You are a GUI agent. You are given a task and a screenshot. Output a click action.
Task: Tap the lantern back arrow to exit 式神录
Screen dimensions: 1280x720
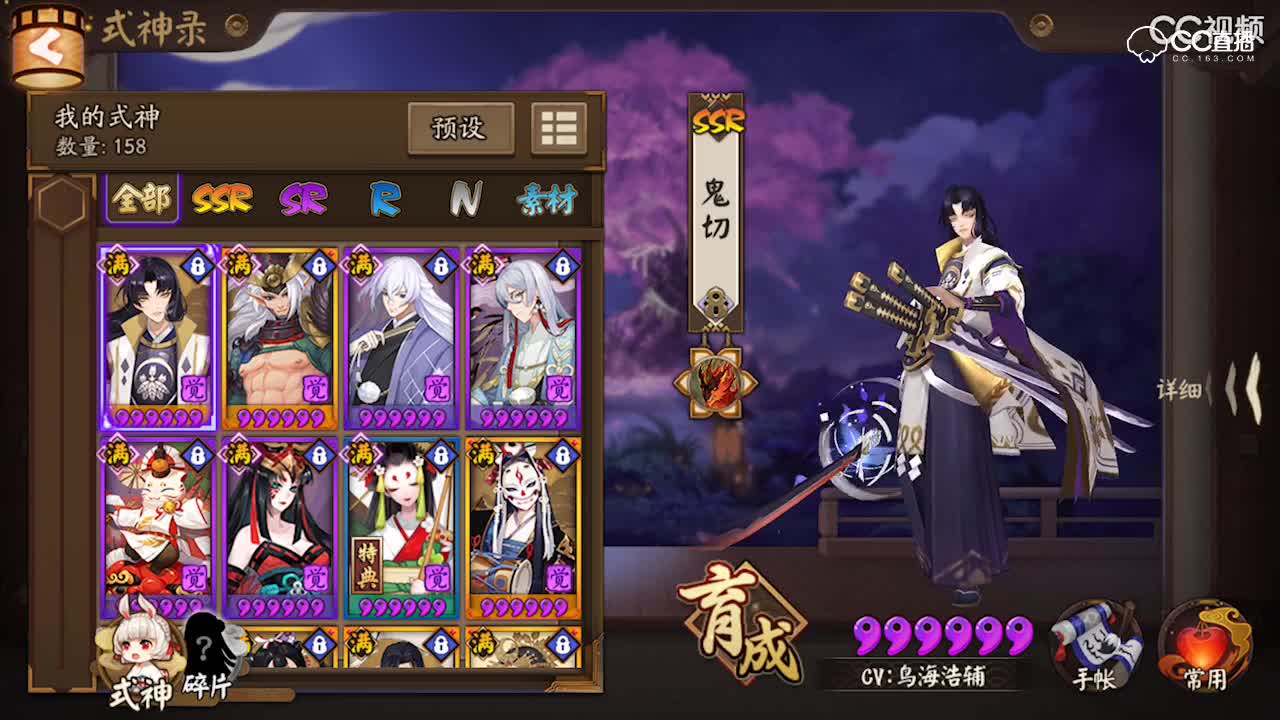tap(47, 45)
